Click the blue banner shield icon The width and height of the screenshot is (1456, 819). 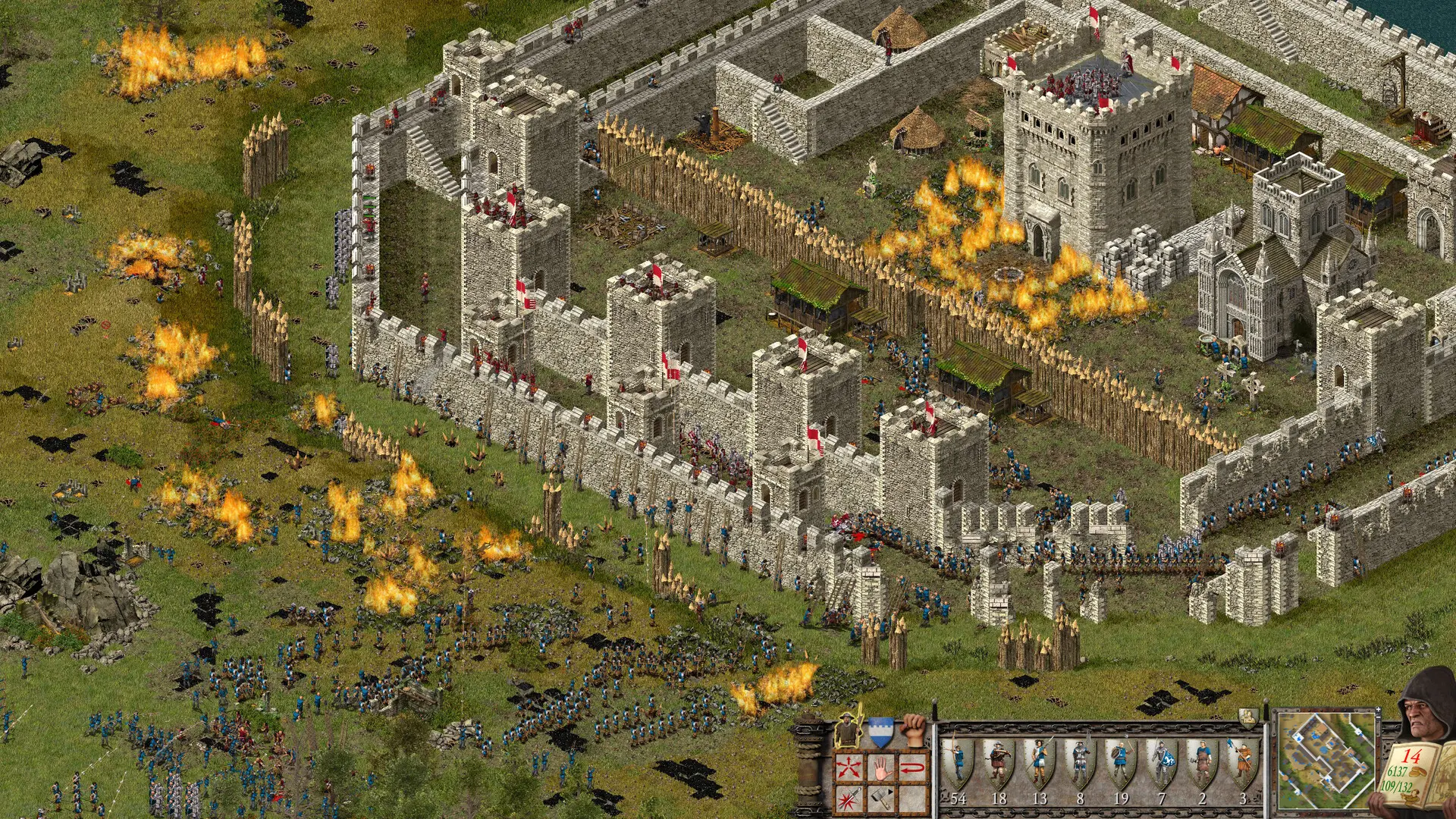click(x=880, y=731)
